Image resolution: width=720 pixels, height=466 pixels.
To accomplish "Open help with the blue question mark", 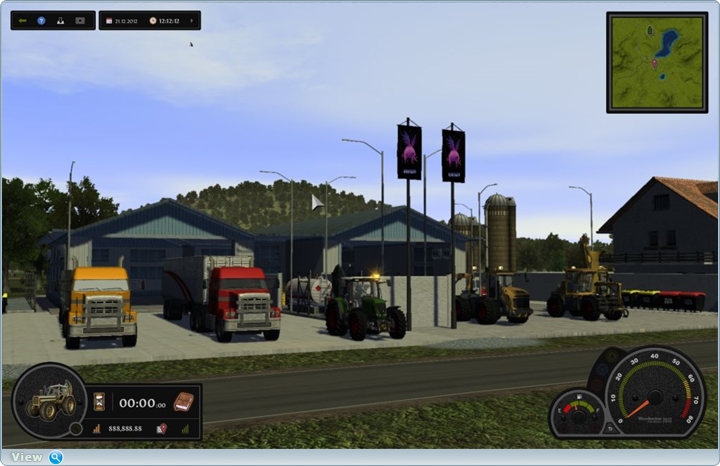I will (41, 20).
